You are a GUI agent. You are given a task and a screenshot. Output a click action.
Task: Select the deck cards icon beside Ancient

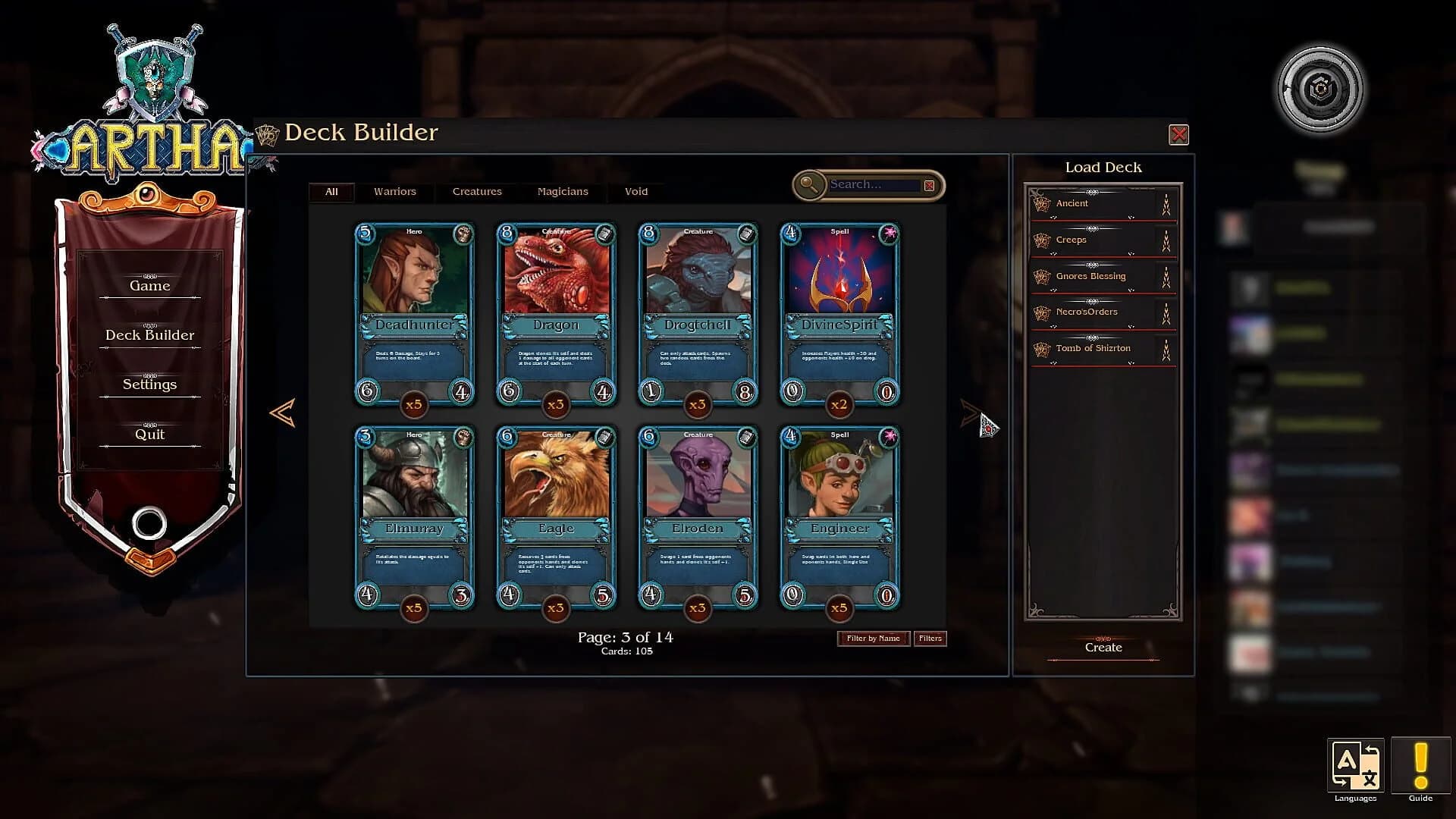coord(1041,203)
